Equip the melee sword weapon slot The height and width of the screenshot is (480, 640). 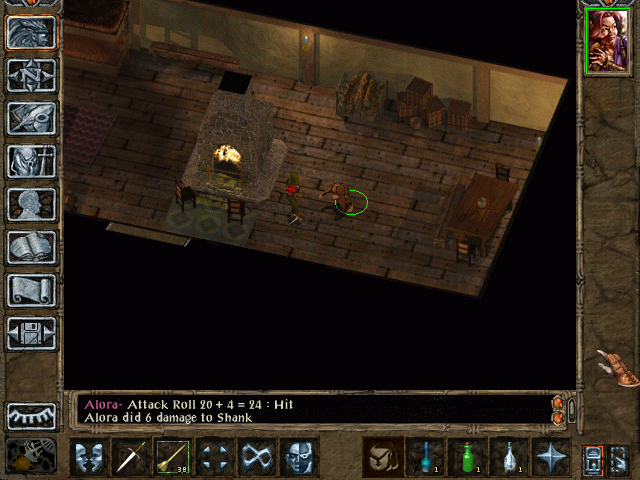point(131,457)
